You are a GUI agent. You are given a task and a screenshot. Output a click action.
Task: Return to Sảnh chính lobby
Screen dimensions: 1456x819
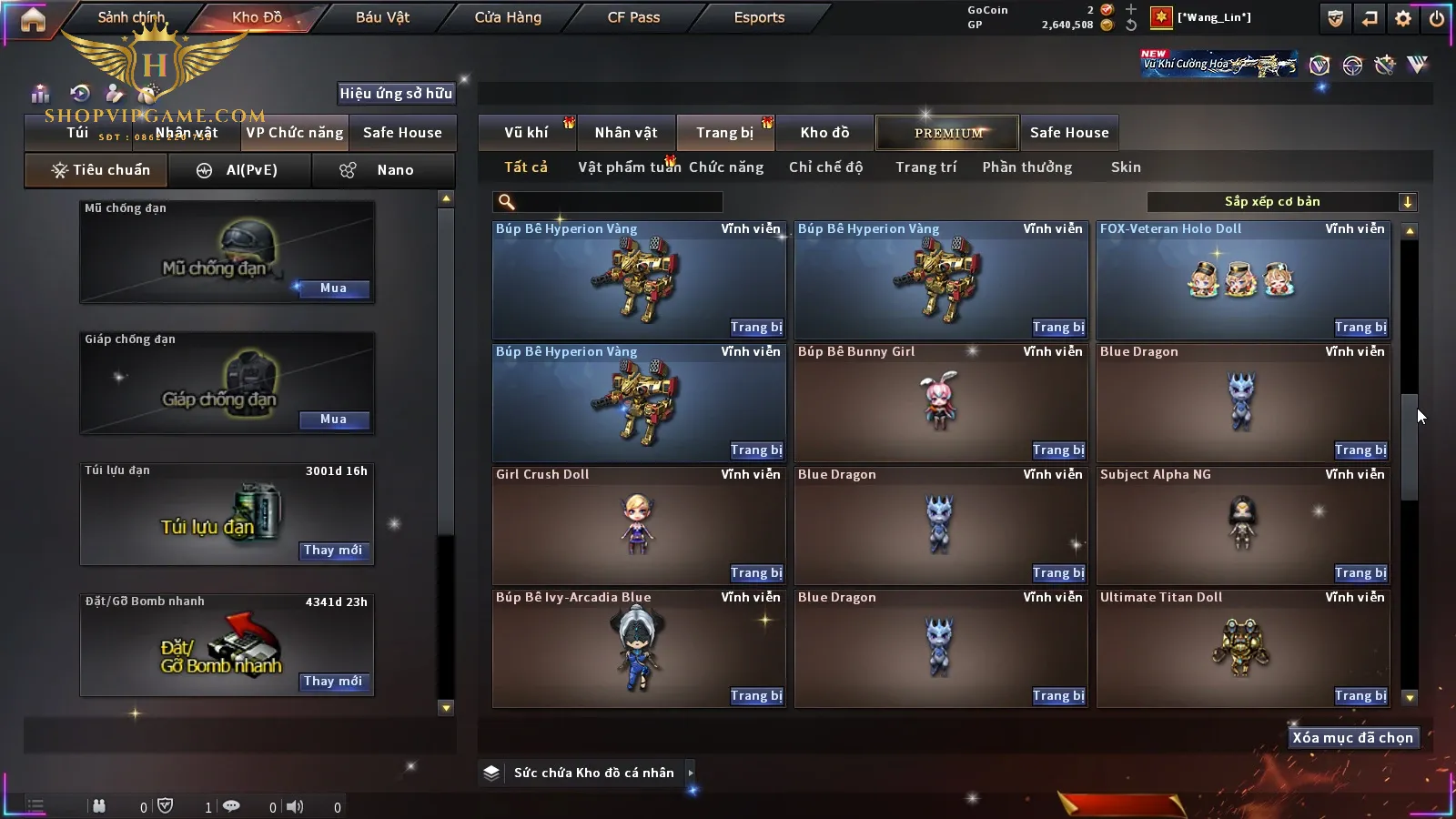tap(131, 17)
